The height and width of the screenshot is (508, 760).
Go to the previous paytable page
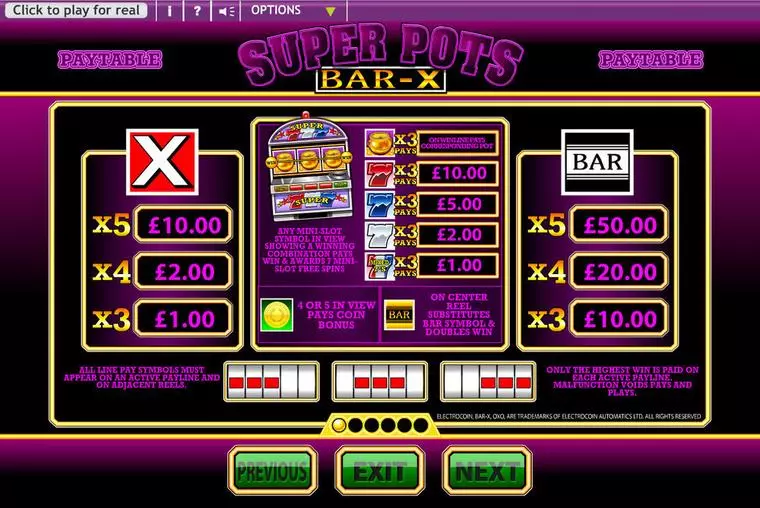(x=272, y=470)
